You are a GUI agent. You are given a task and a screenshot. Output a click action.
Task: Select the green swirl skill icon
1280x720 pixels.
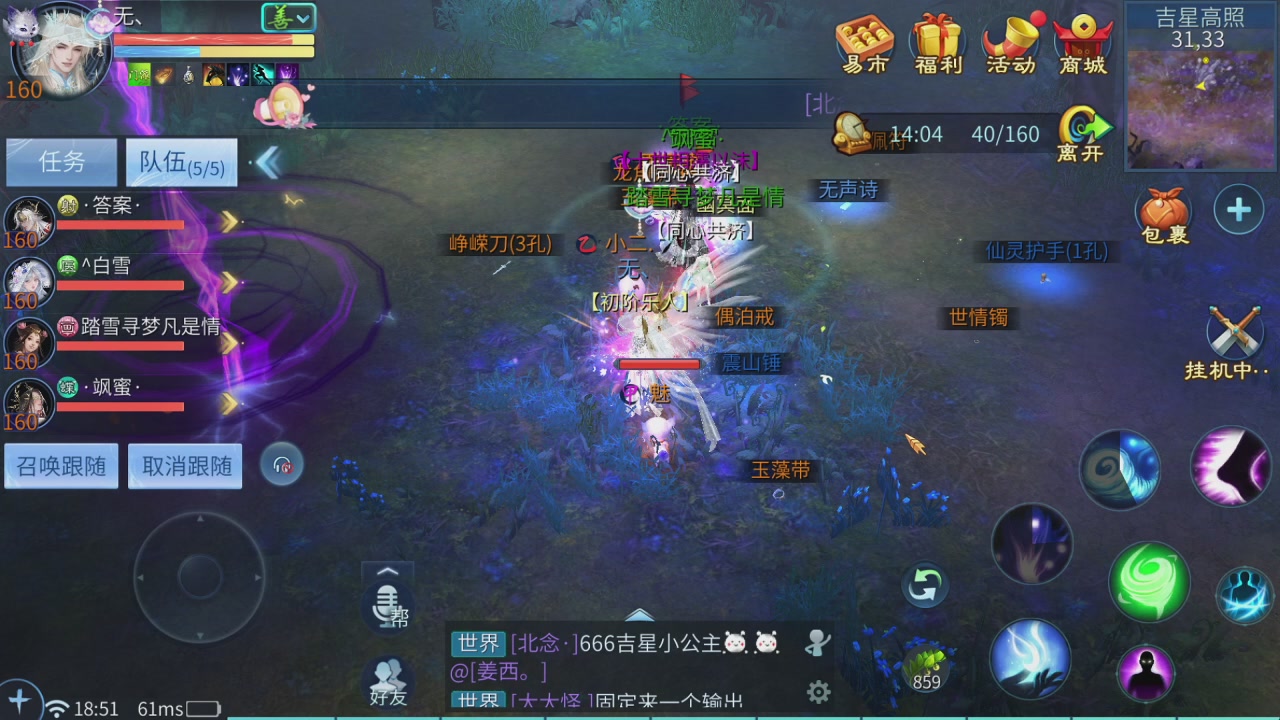click(x=1149, y=581)
